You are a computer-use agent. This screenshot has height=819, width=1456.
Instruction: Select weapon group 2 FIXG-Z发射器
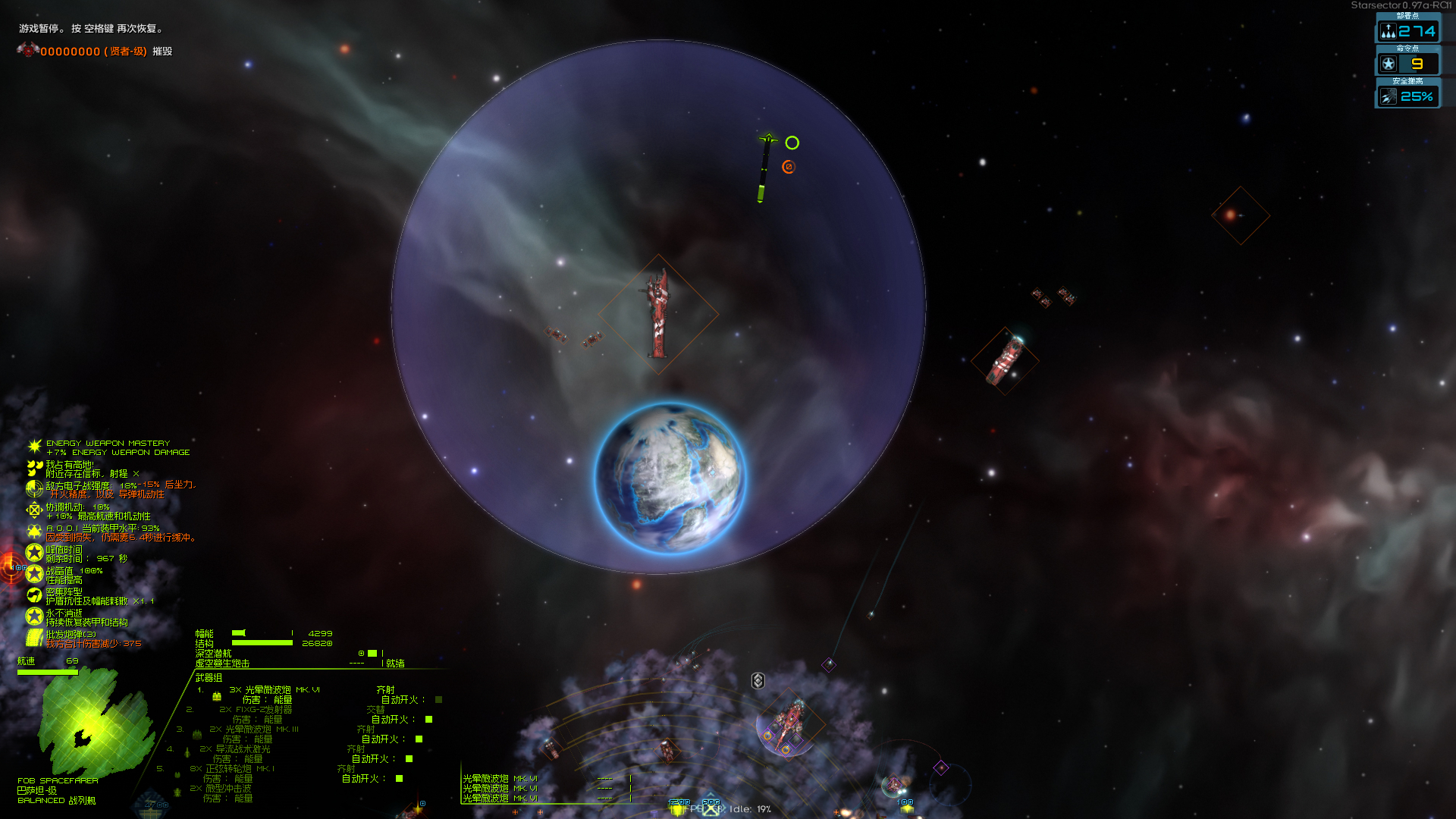(256, 710)
